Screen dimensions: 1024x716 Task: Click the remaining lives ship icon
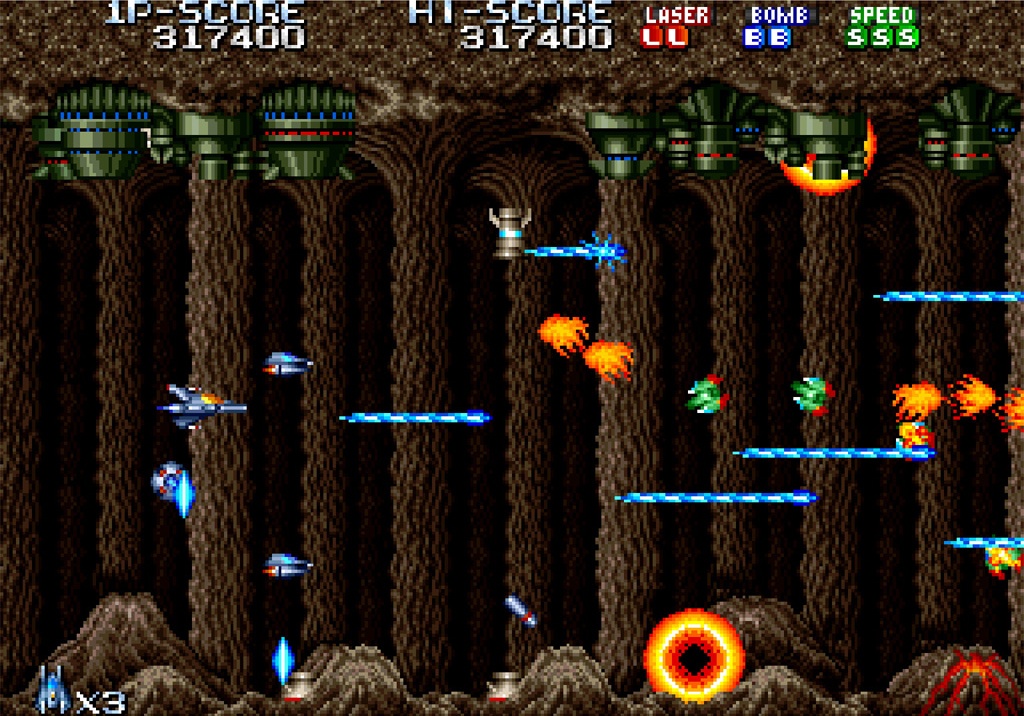coord(51,690)
